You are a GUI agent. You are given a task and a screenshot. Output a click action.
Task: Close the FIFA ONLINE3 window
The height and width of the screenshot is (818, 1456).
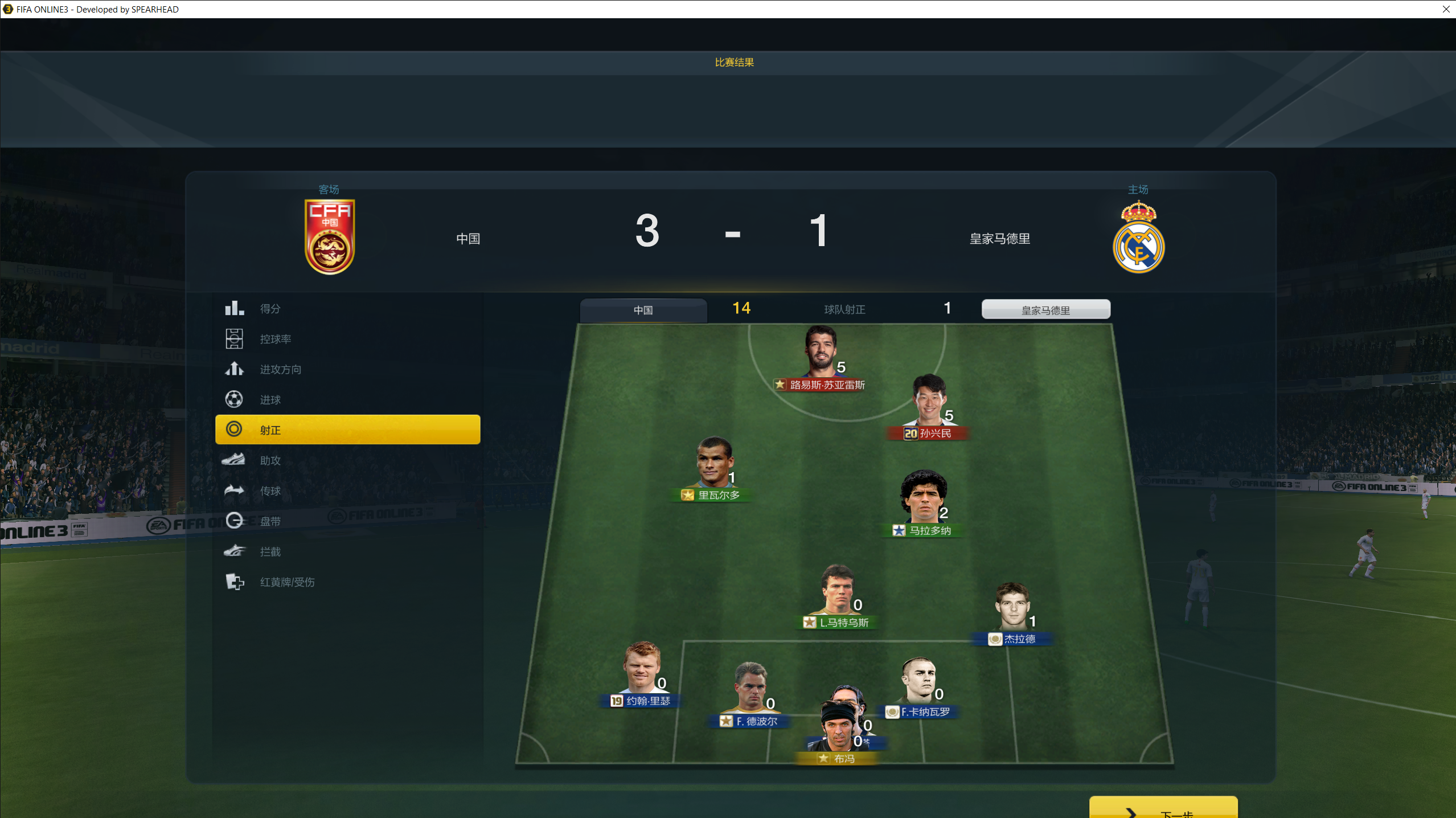(1446, 9)
